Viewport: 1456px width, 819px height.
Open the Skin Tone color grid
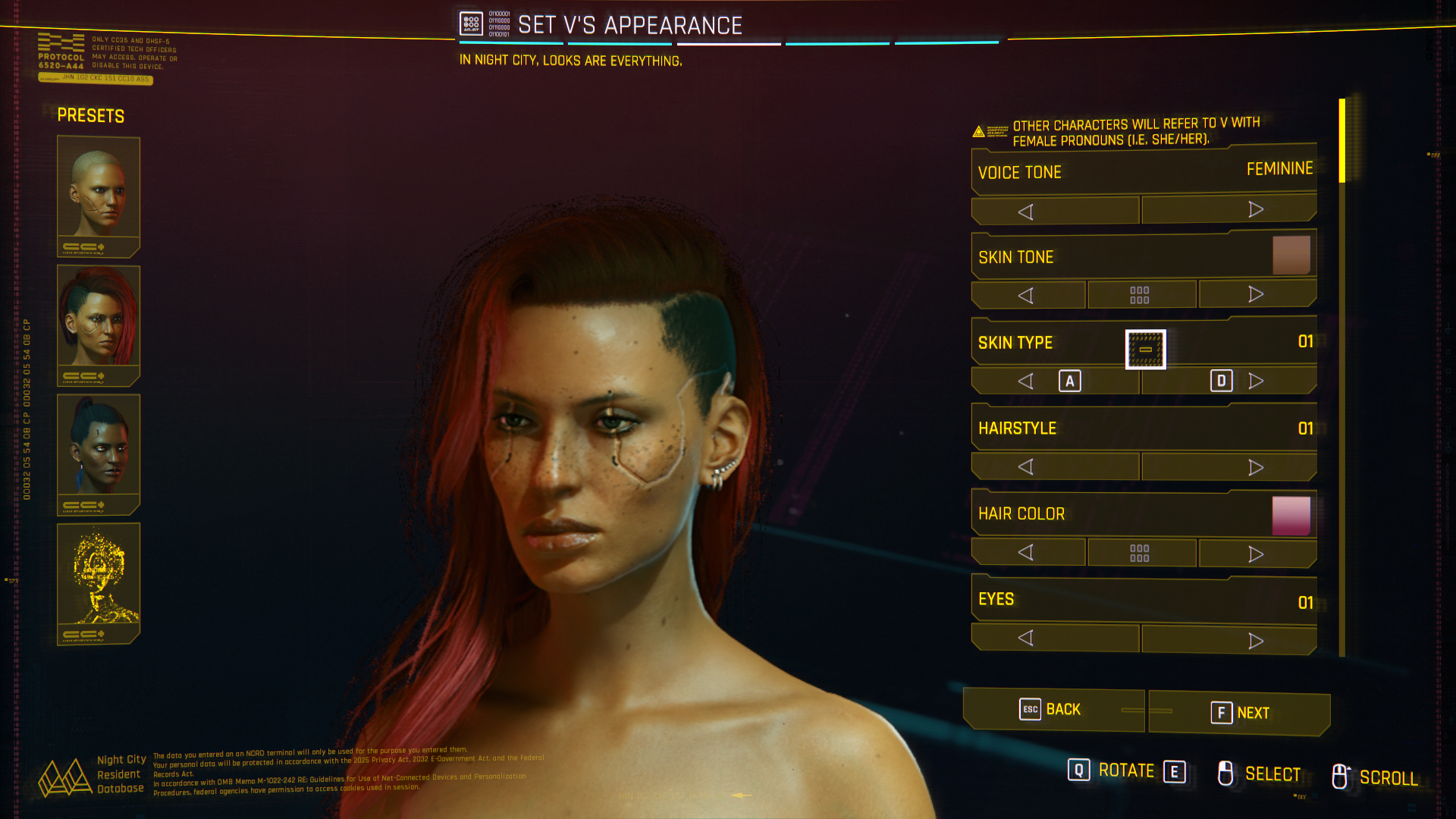click(1140, 295)
